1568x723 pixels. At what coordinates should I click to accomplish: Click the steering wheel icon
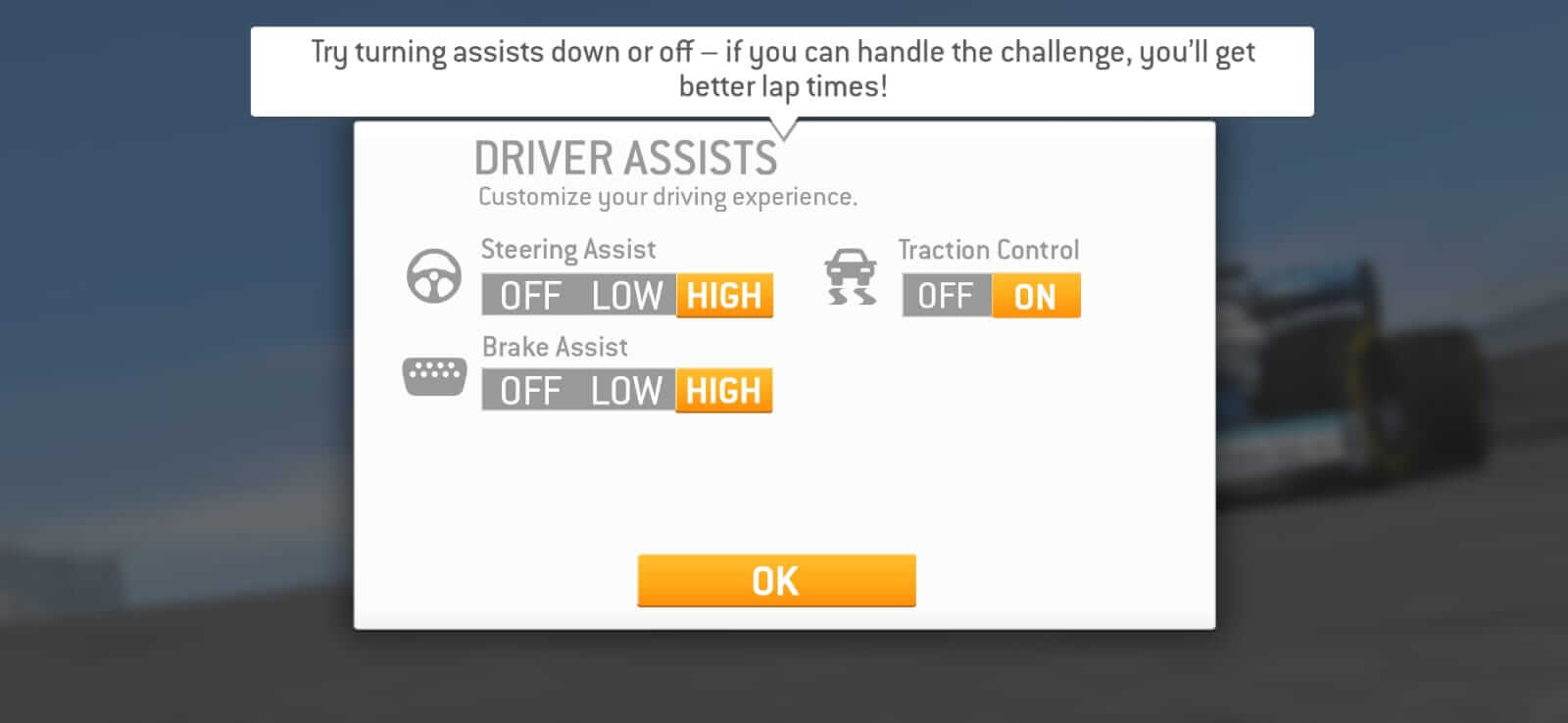coord(434,276)
